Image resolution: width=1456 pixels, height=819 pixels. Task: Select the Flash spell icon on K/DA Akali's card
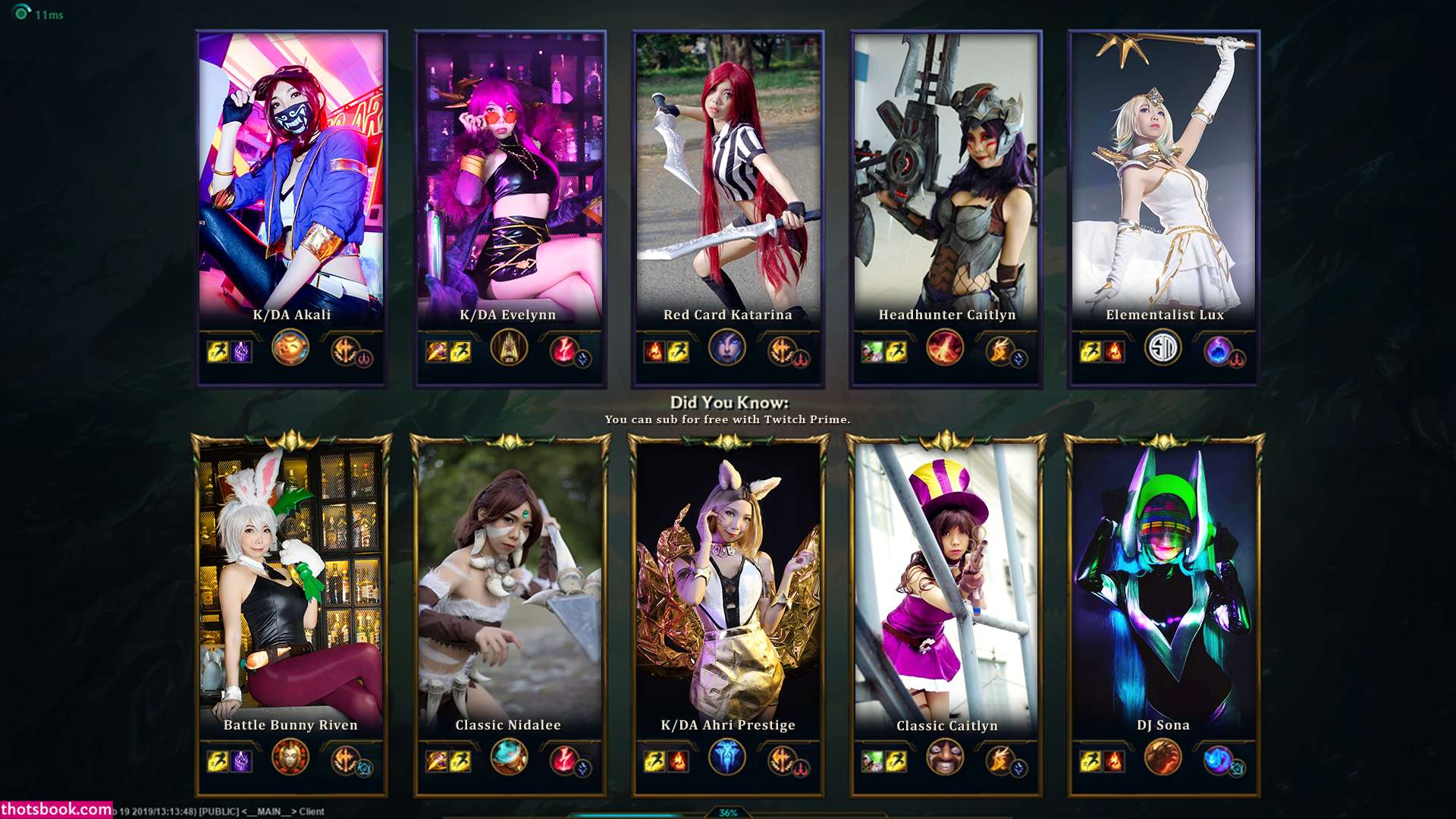(x=218, y=351)
